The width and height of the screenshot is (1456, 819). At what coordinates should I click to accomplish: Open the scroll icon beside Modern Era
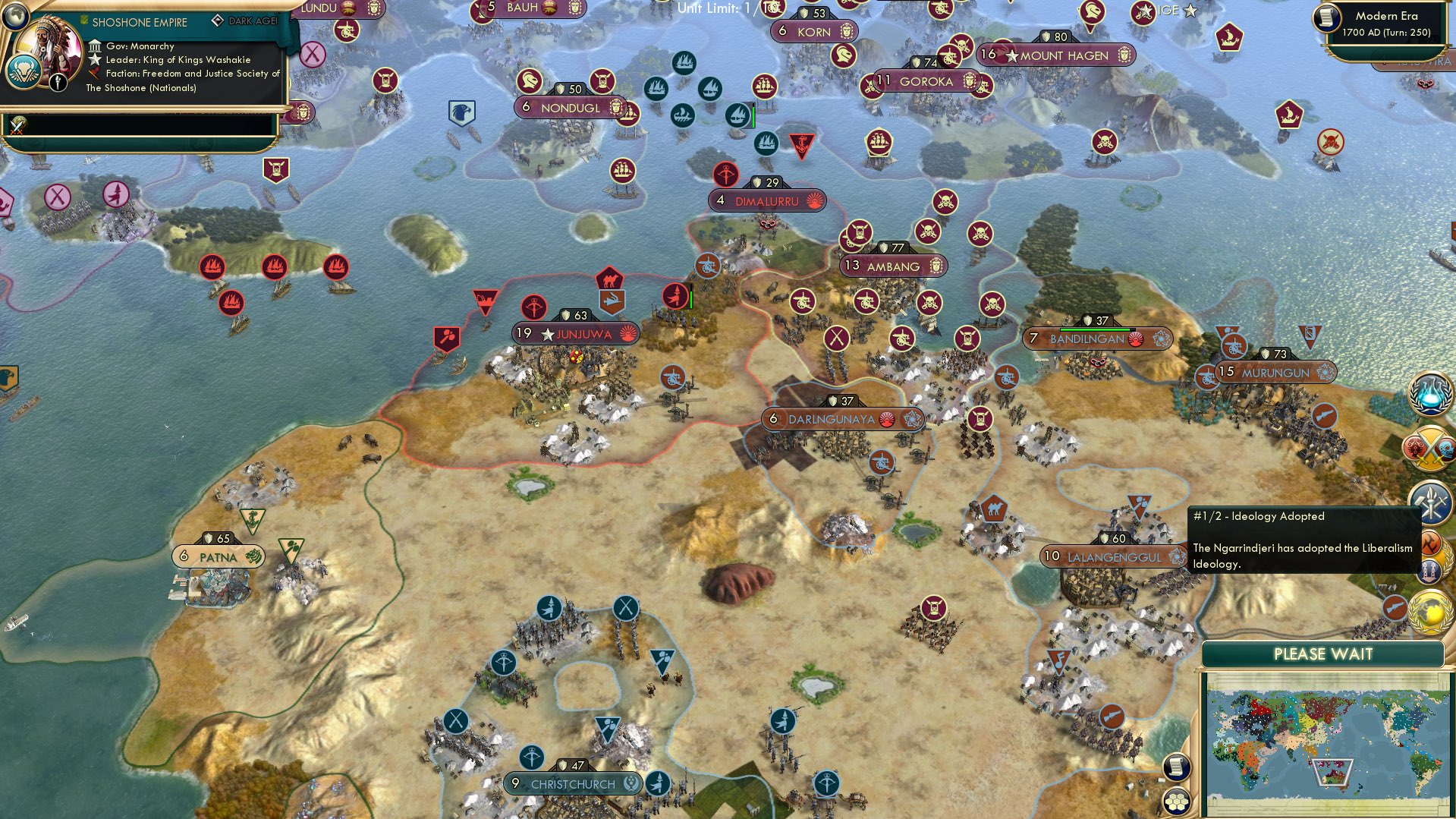click(1326, 18)
